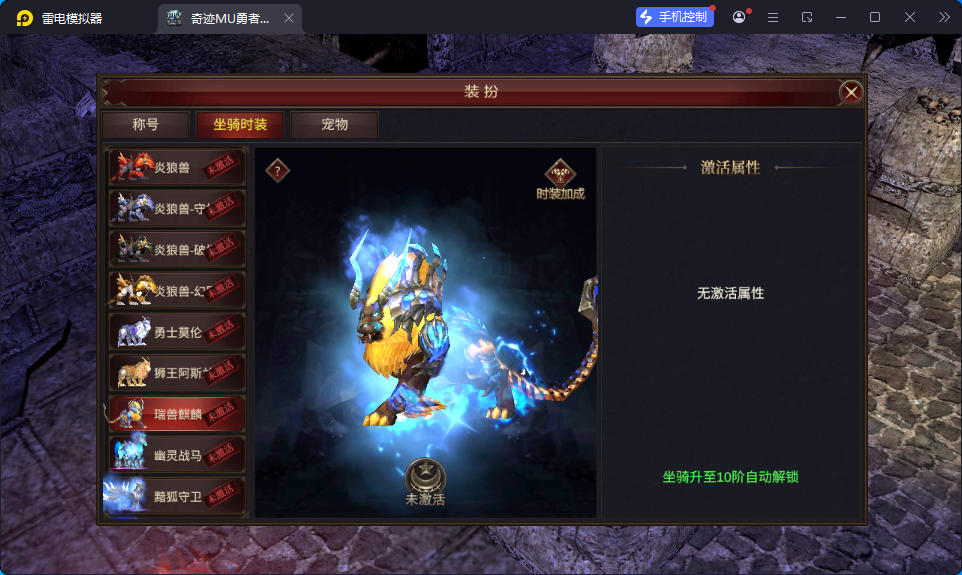Close the 装扮 window
This screenshot has width=962, height=575.
pyautogui.click(x=851, y=92)
